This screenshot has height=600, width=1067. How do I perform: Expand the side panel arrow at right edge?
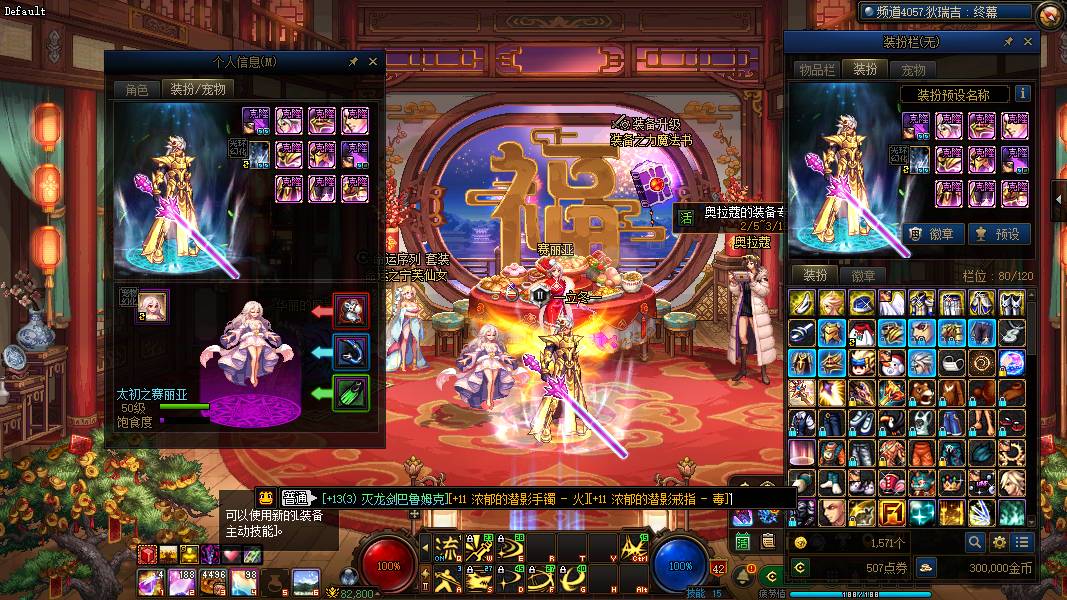pos(1060,200)
